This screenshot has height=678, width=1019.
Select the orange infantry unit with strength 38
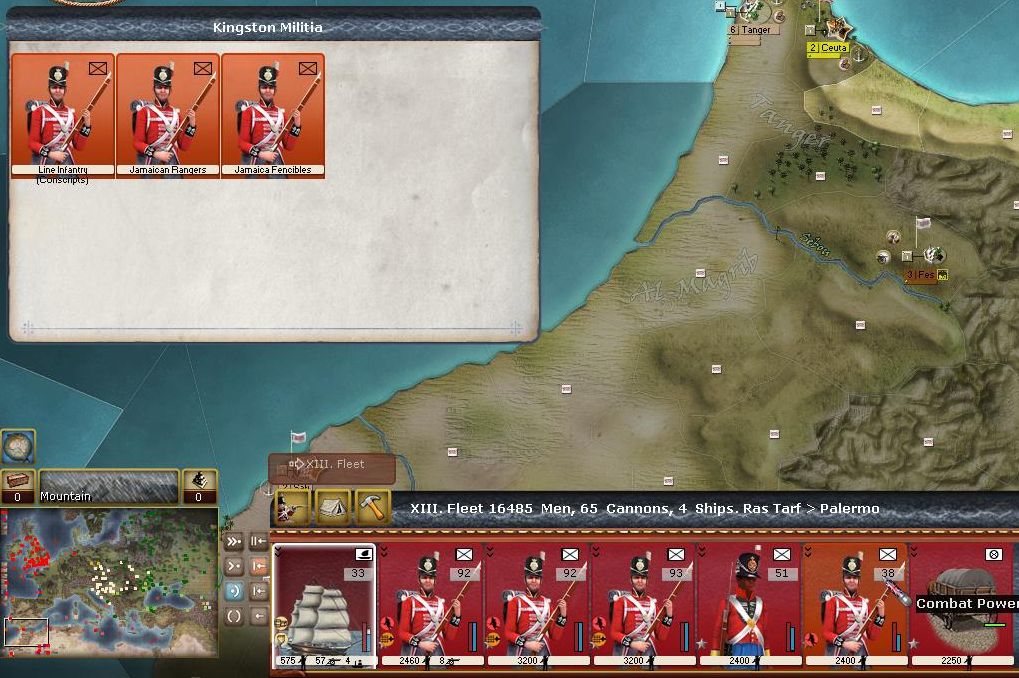click(854, 604)
